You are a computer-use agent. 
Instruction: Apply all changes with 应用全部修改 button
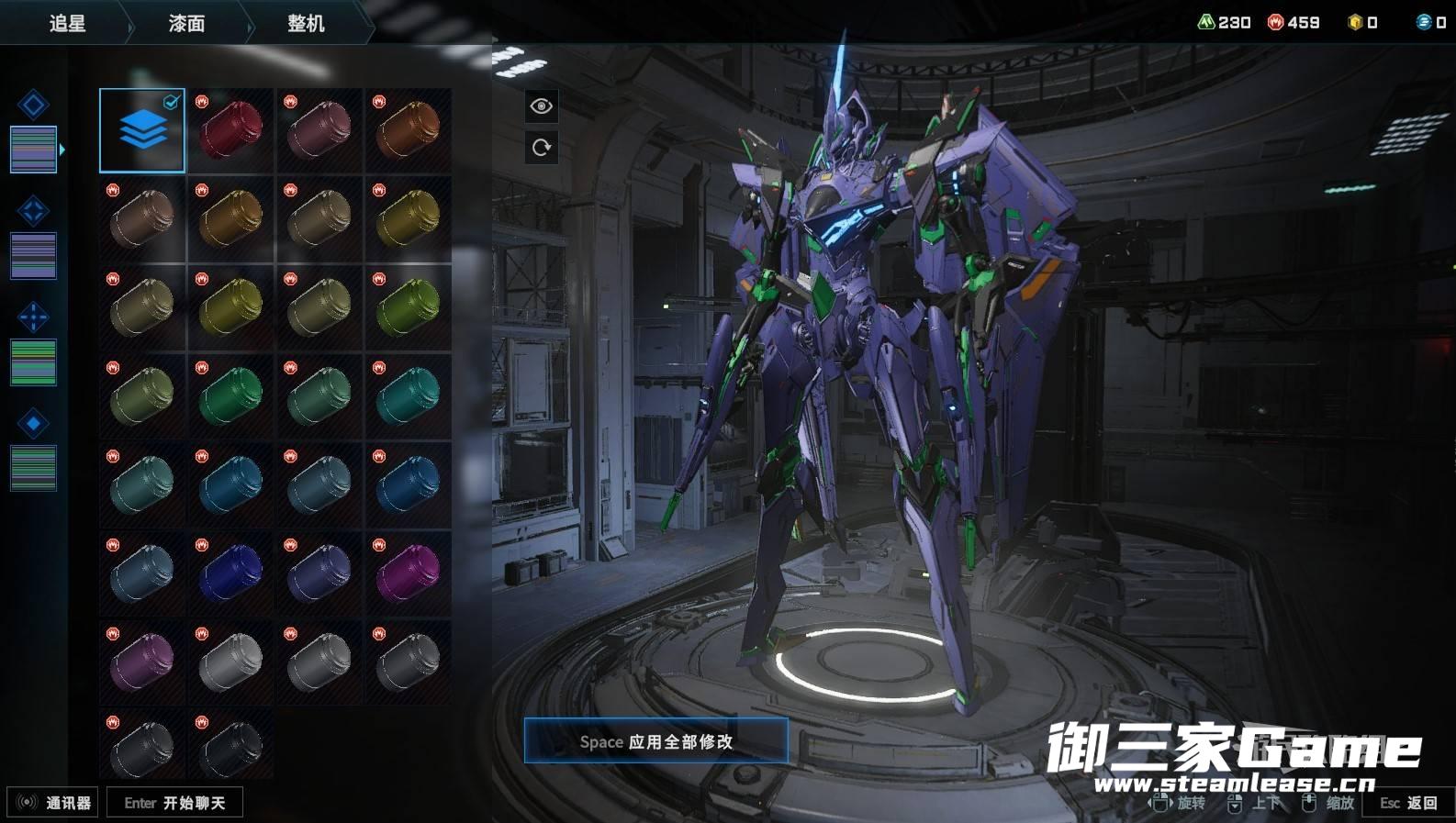(655, 741)
